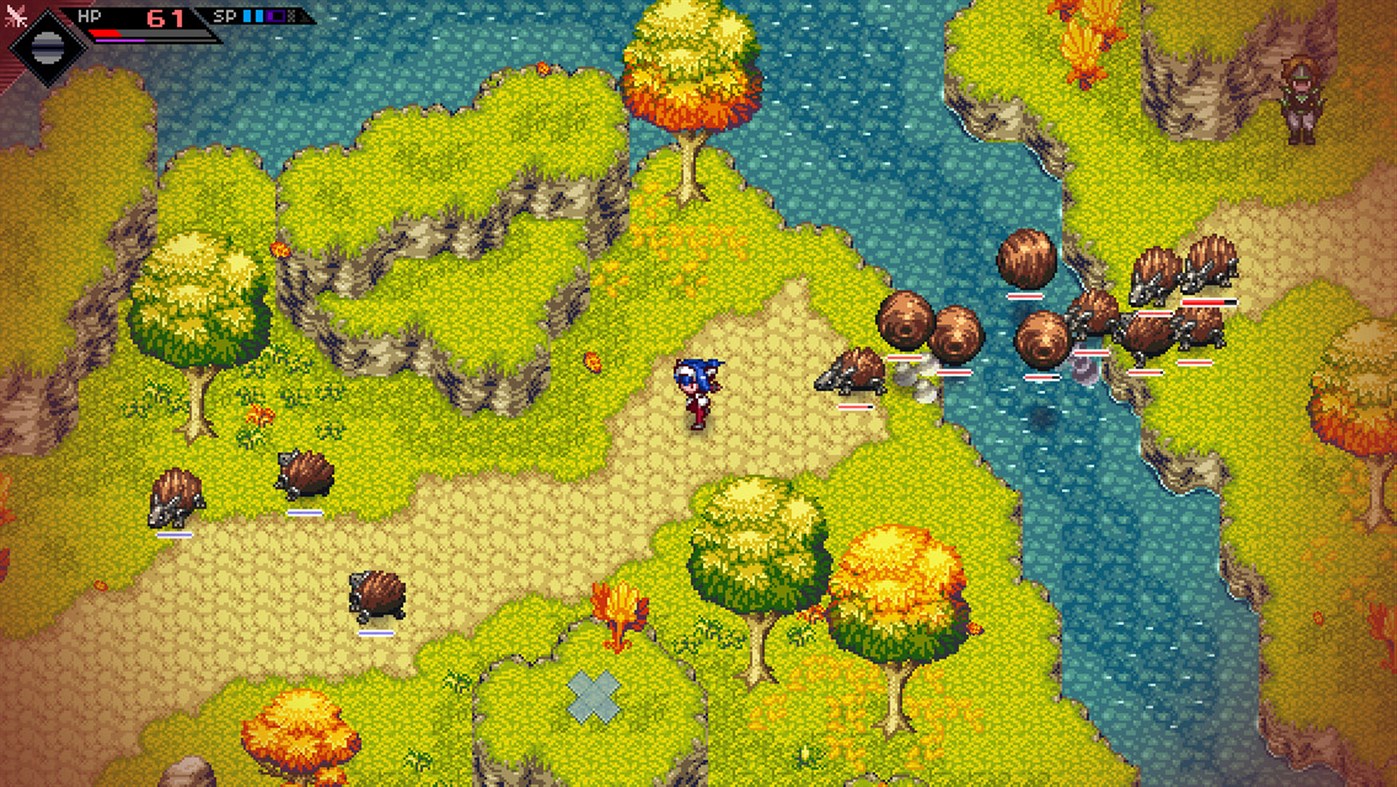Click the SP label in the status bar
This screenshot has width=1397, height=787.
225,16
